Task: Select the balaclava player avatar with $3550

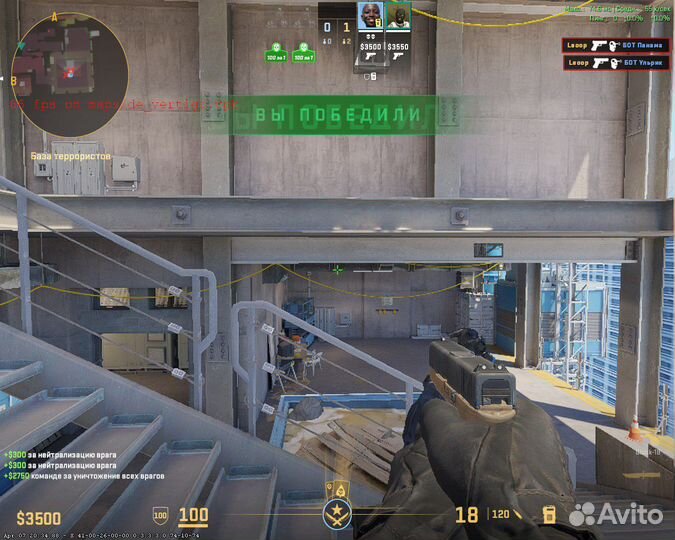Action: point(398,17)
